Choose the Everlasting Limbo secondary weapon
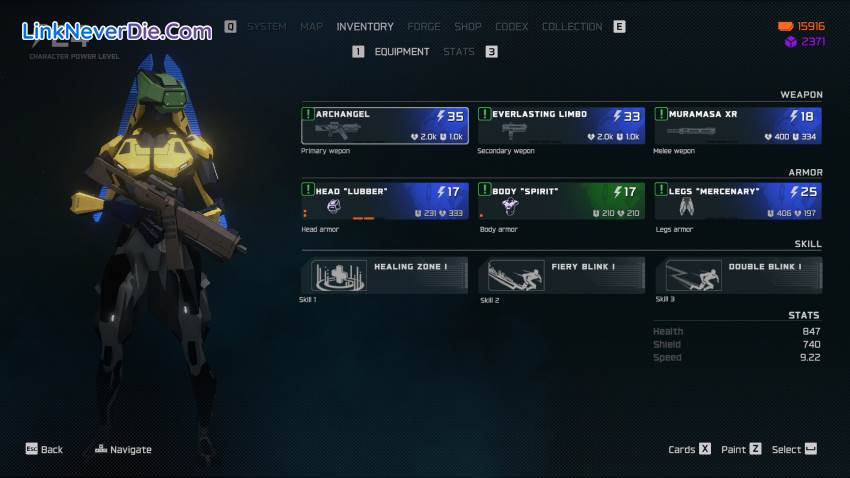This screenshot has width=850, height=478. point(561,125)
